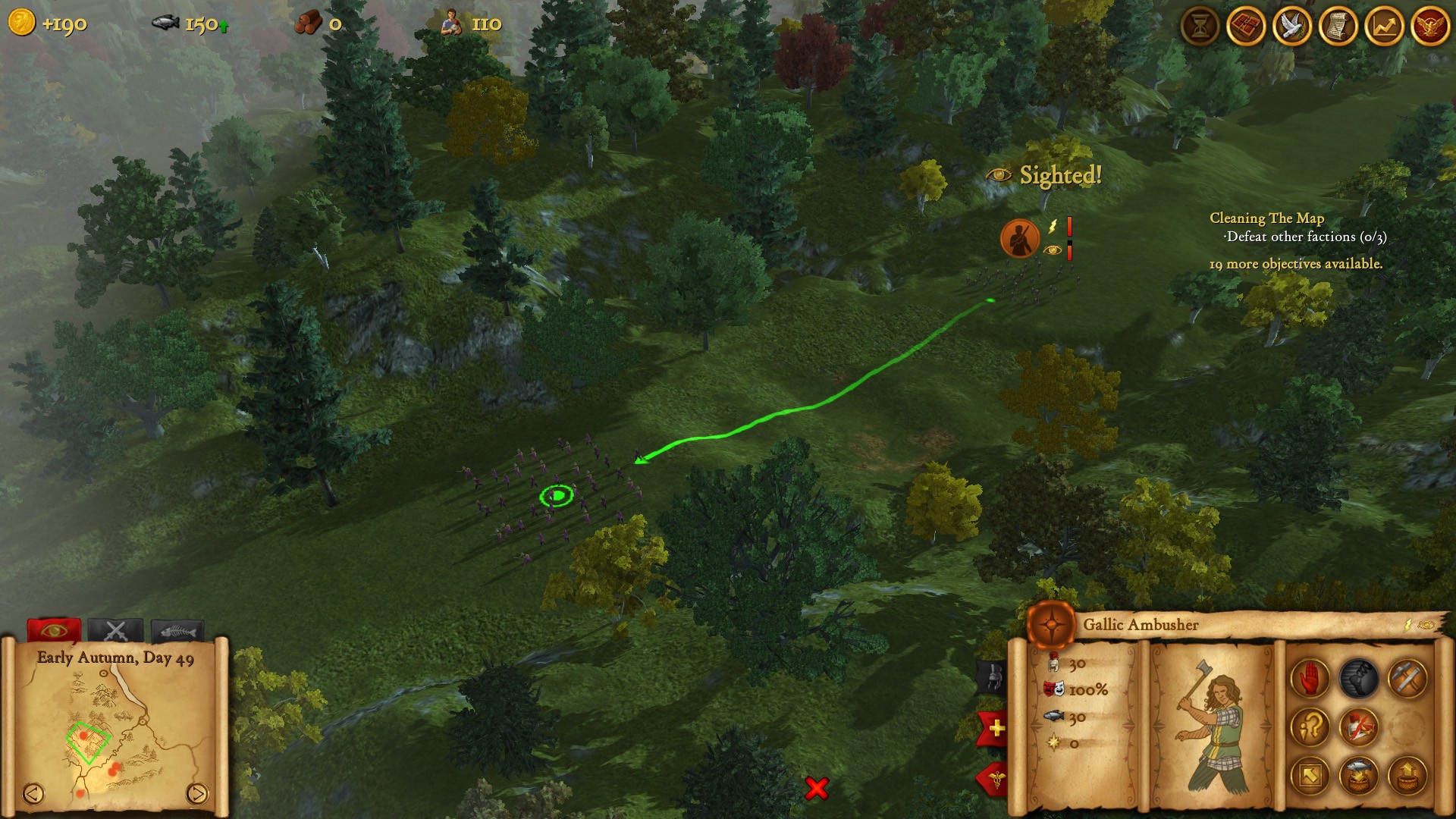Open the golden eagle faction menu

(x=1430, y=27)
